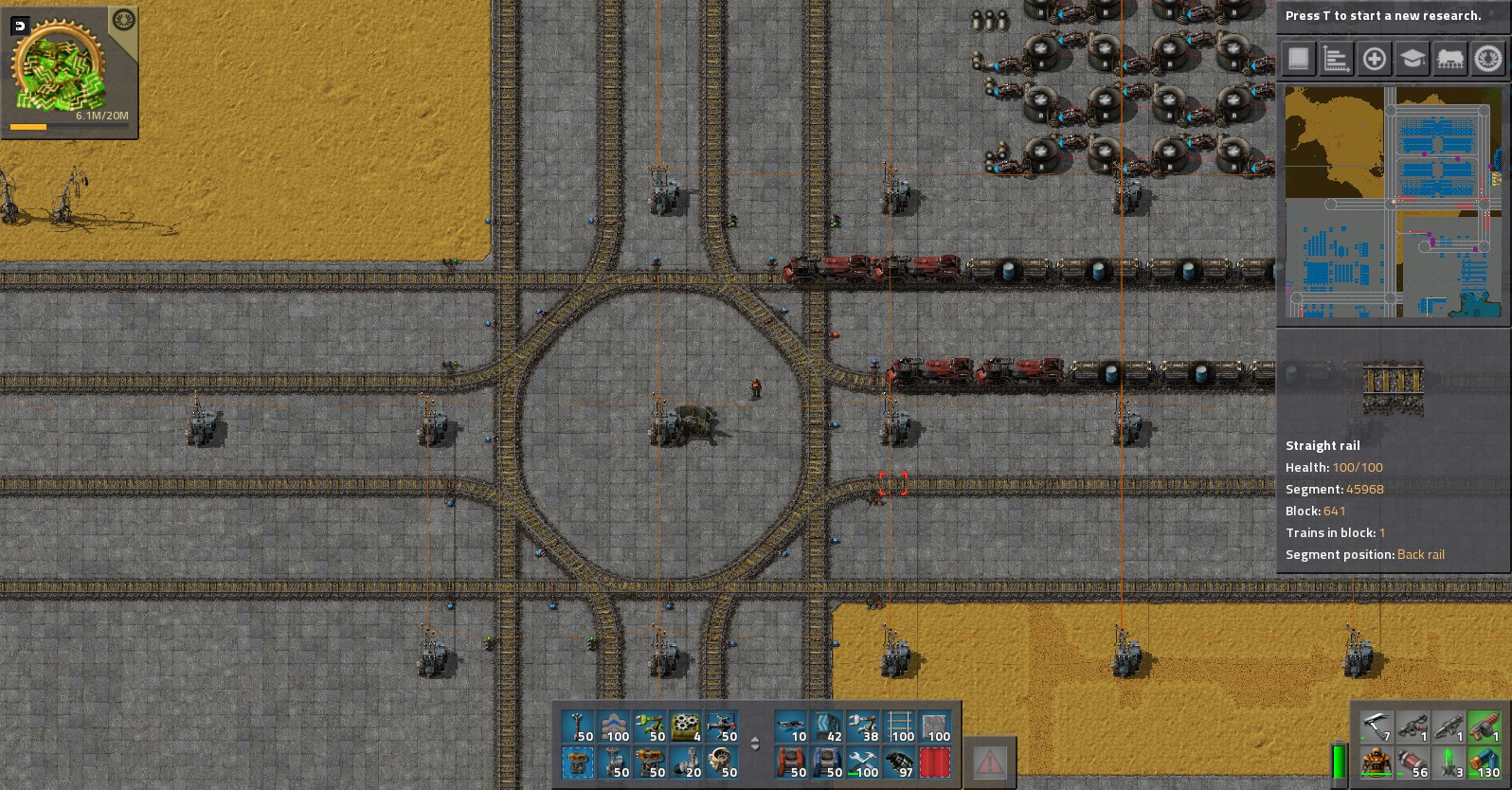The image size is (1512, 790).
Task: Open the trains overview locomotive button
Action: (1449, 59)
